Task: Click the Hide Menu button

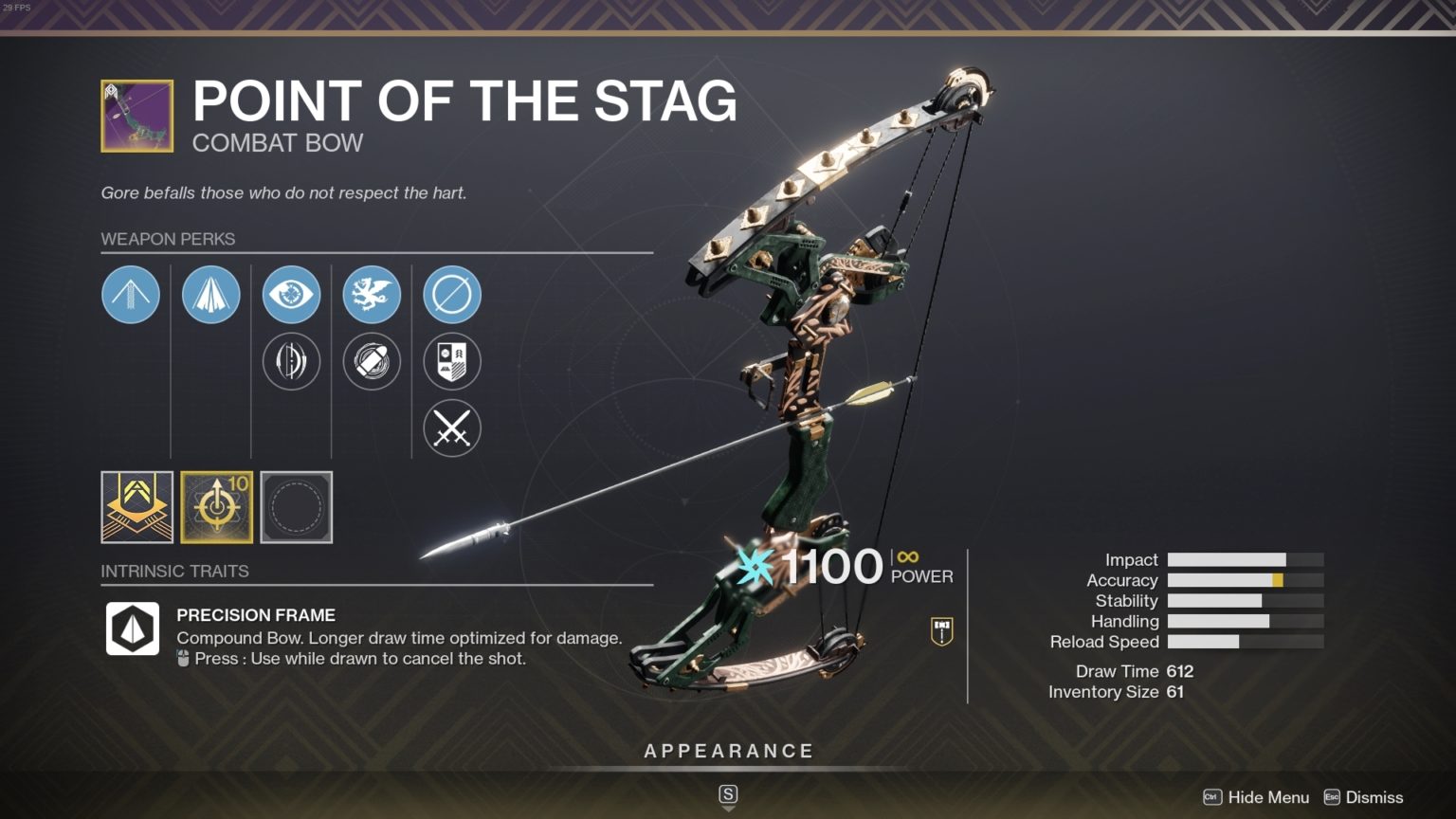Action: coord(1268,797)
